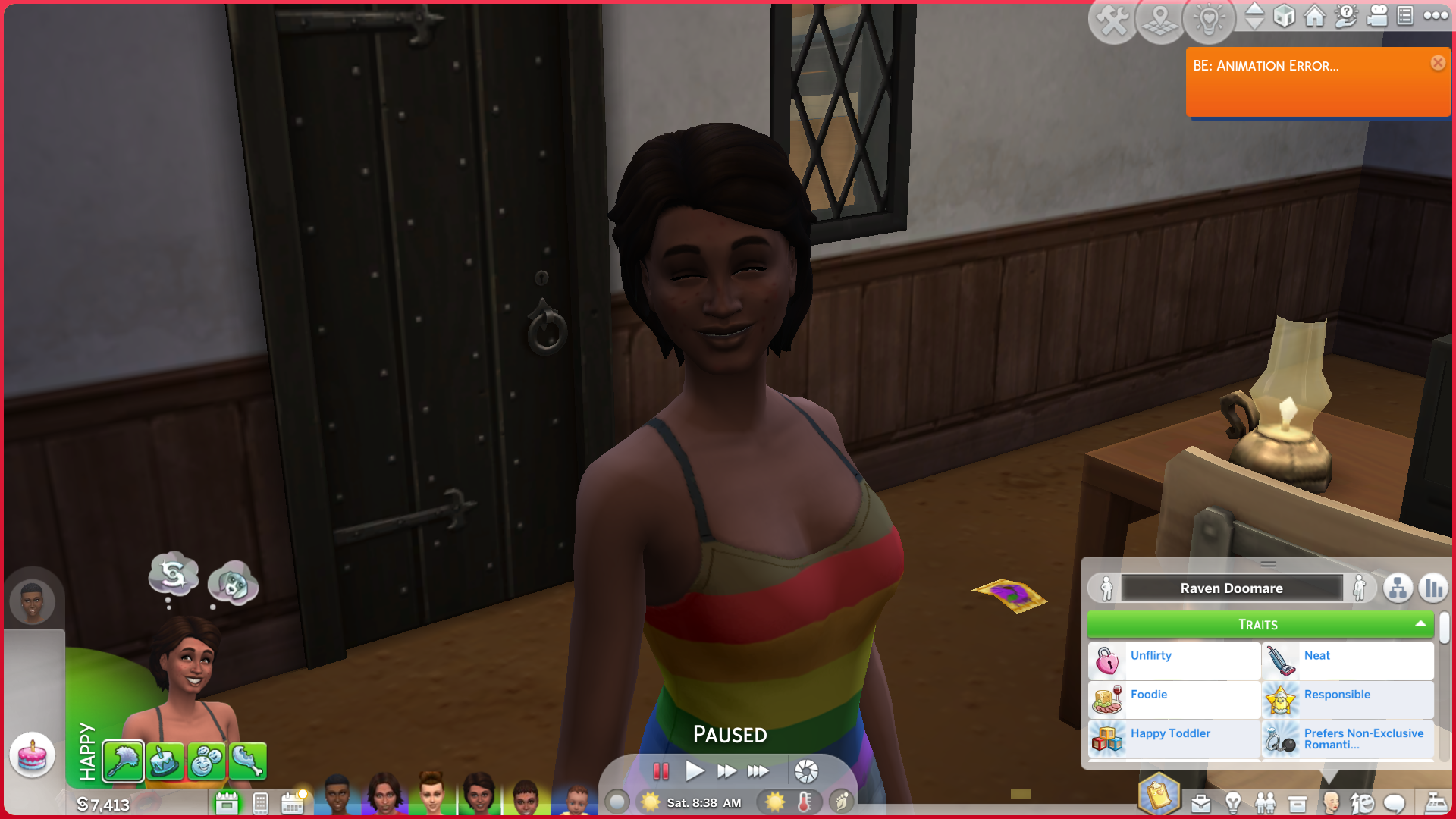
Task: Close the Animation Error notification
Action: tap(1438, 63)
